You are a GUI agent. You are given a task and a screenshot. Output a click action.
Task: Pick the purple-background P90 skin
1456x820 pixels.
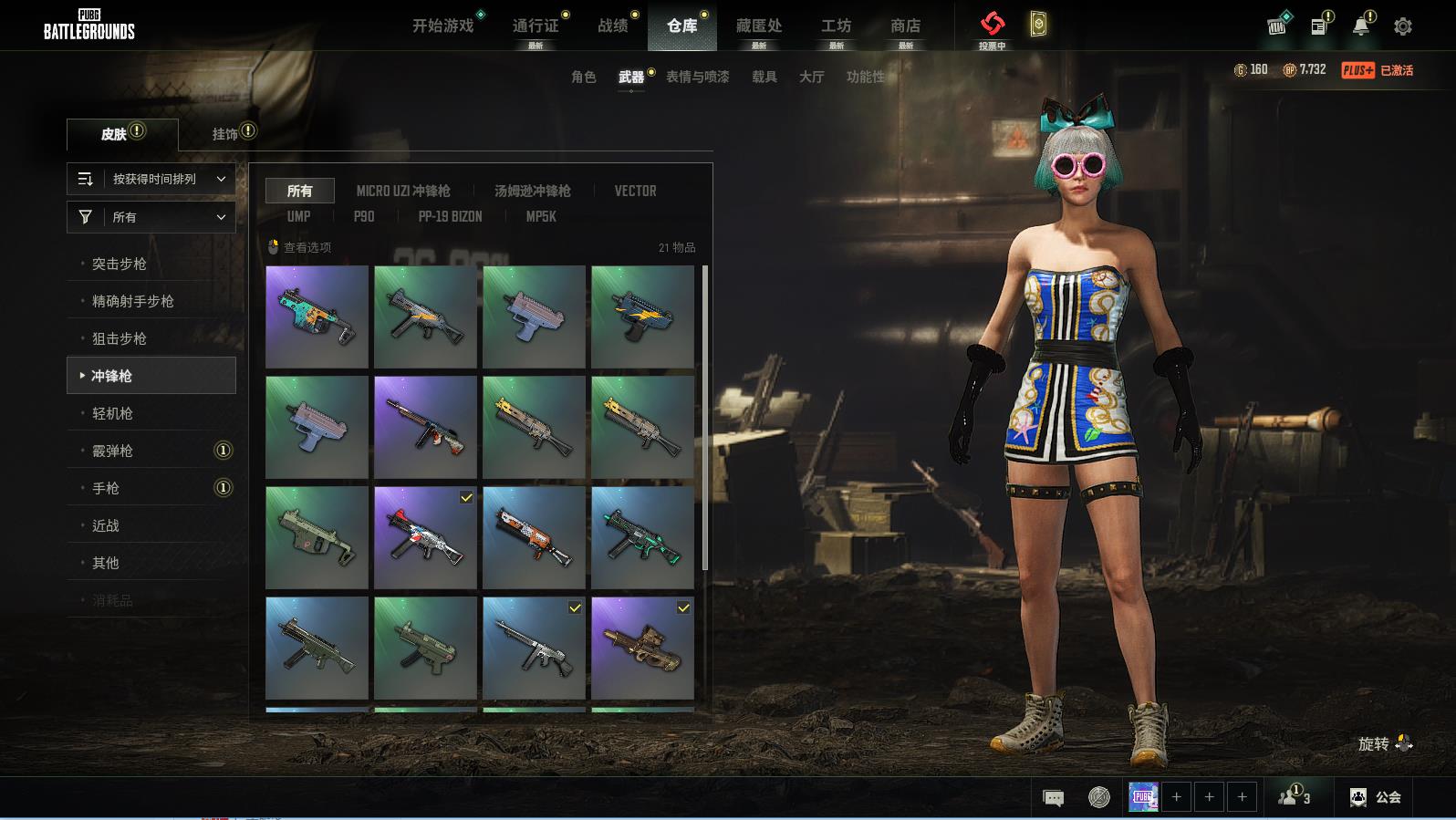642,648
